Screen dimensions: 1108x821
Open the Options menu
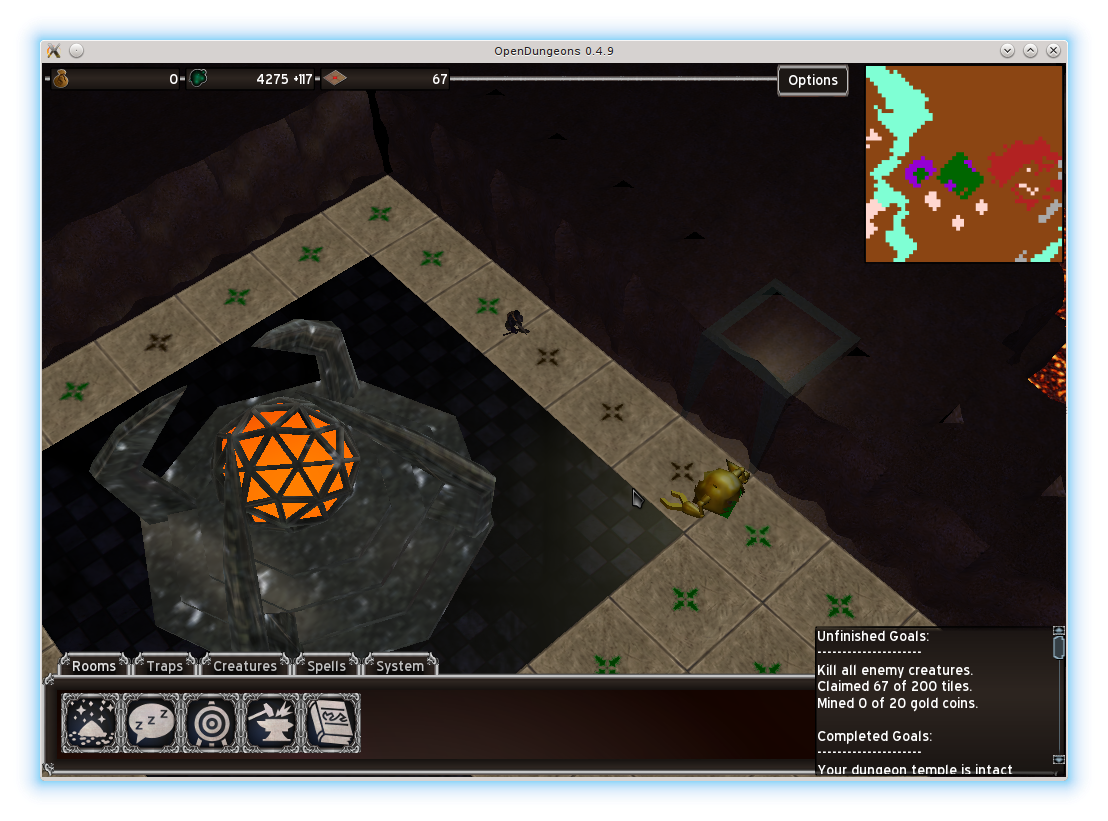pyautogui.click(x=812, y=80)
